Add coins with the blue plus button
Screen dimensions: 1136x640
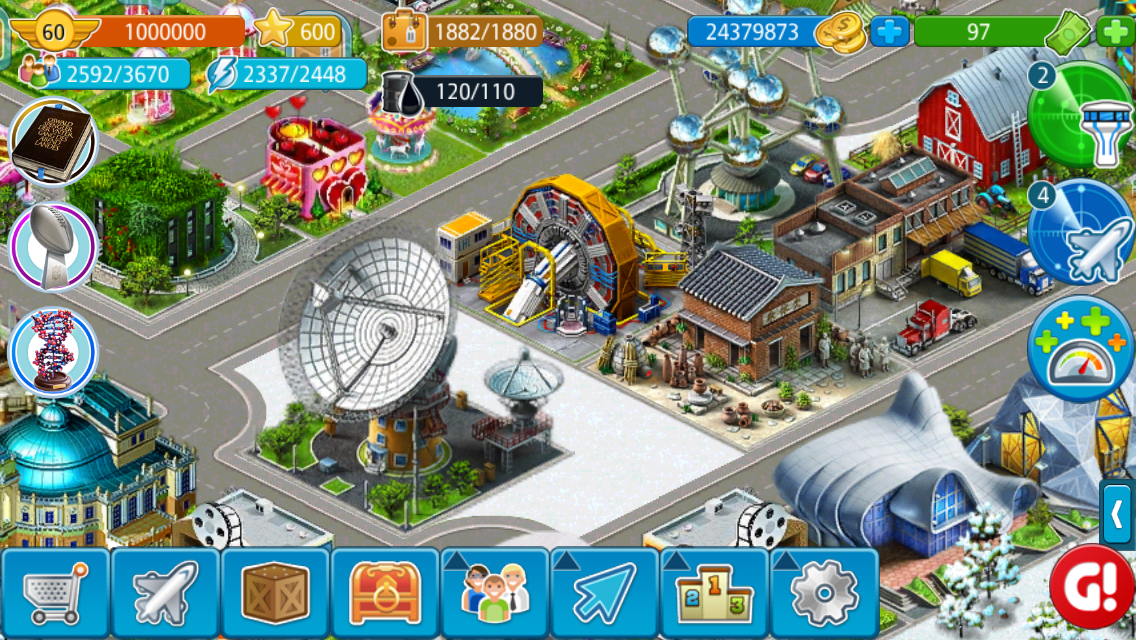[889, 32]
